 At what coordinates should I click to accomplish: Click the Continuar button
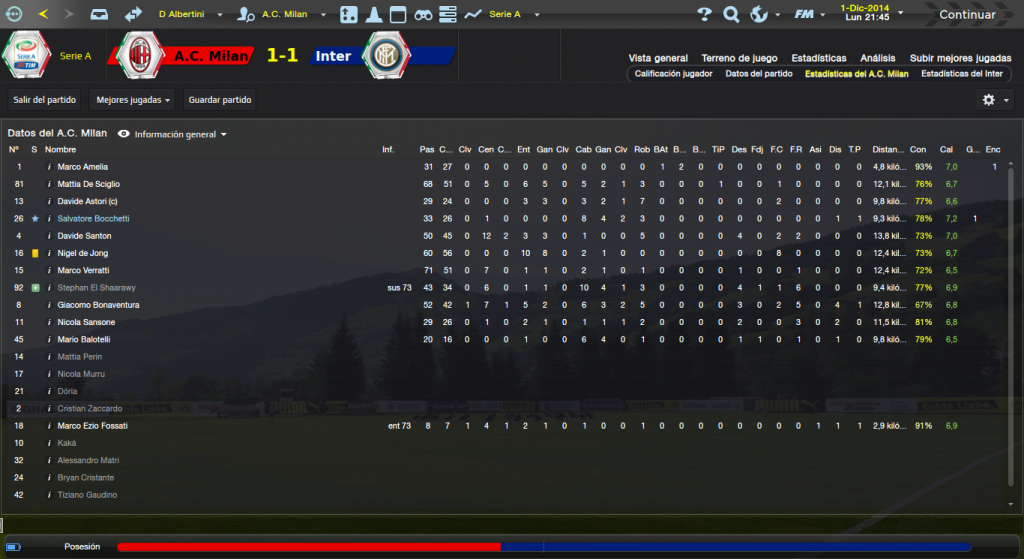(966, 15)
